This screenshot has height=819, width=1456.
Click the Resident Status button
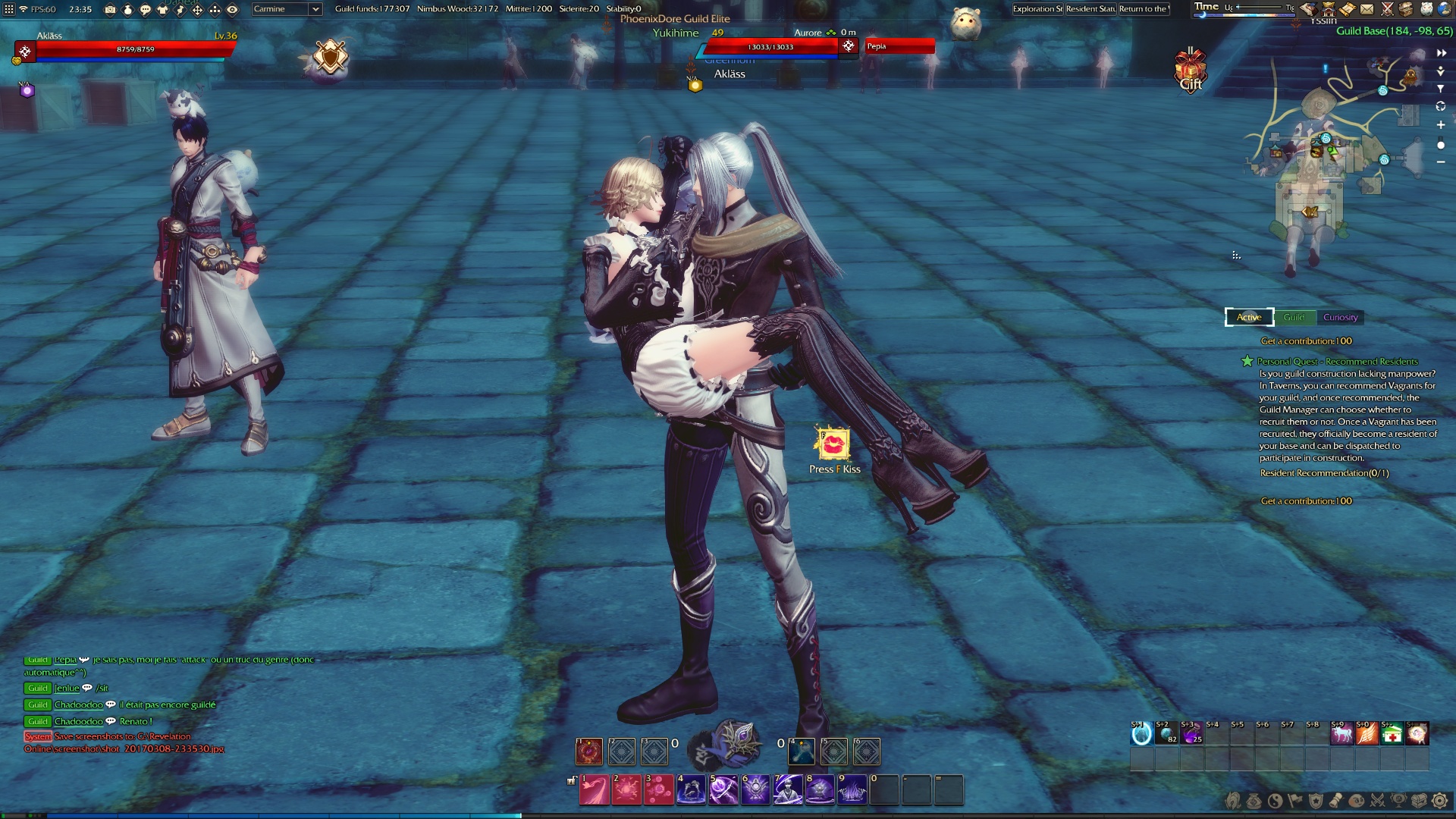1090,9
